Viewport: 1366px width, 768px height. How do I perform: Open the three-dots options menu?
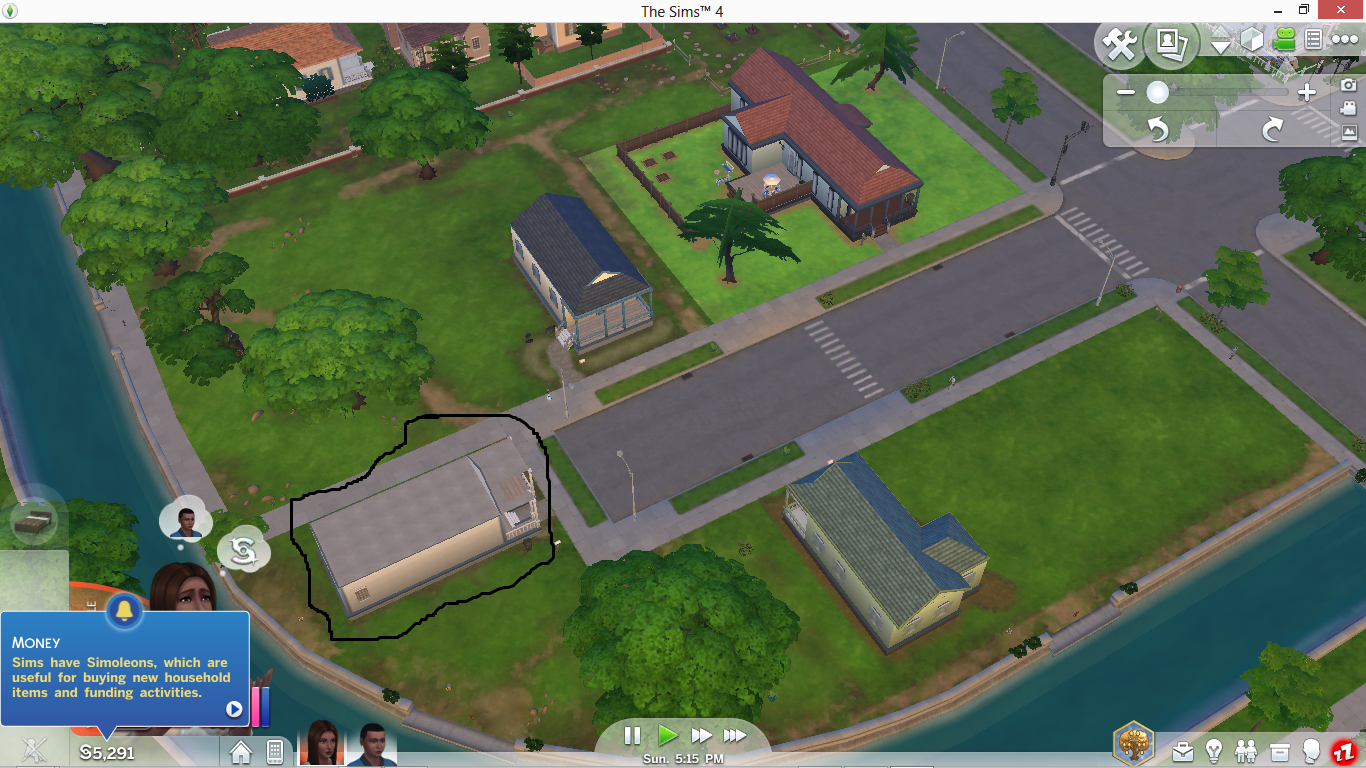(1345, 38)
